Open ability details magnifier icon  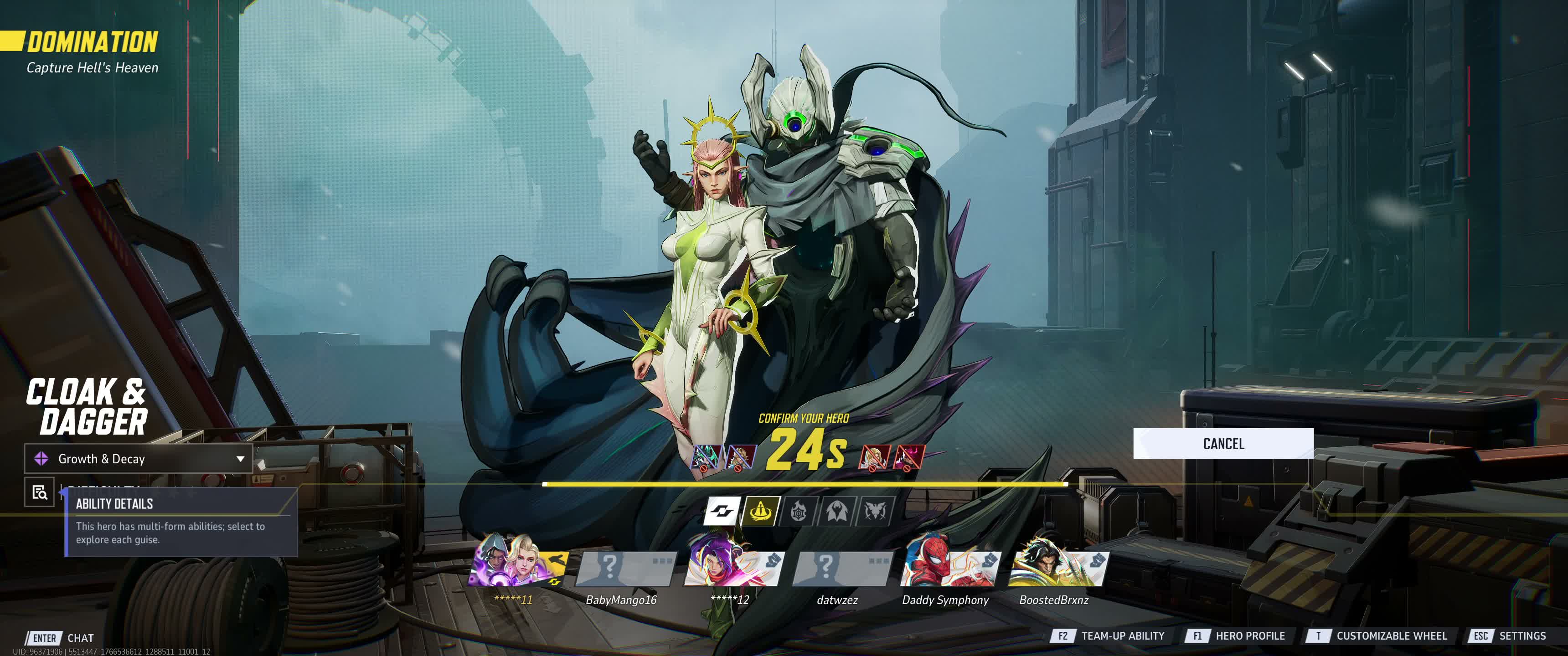[40, 492]
